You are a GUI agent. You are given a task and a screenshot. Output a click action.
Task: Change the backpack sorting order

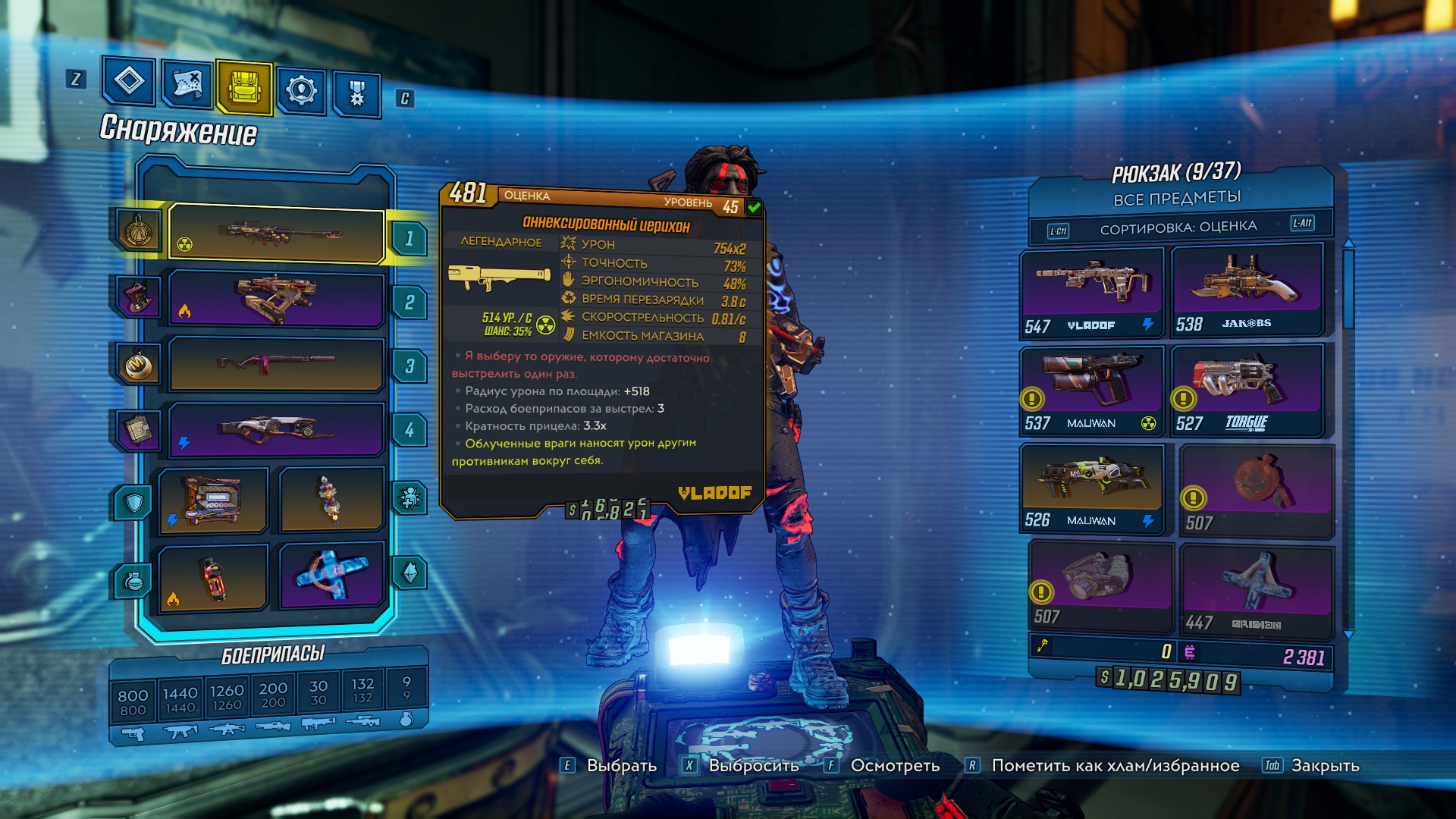[1178, 227]
